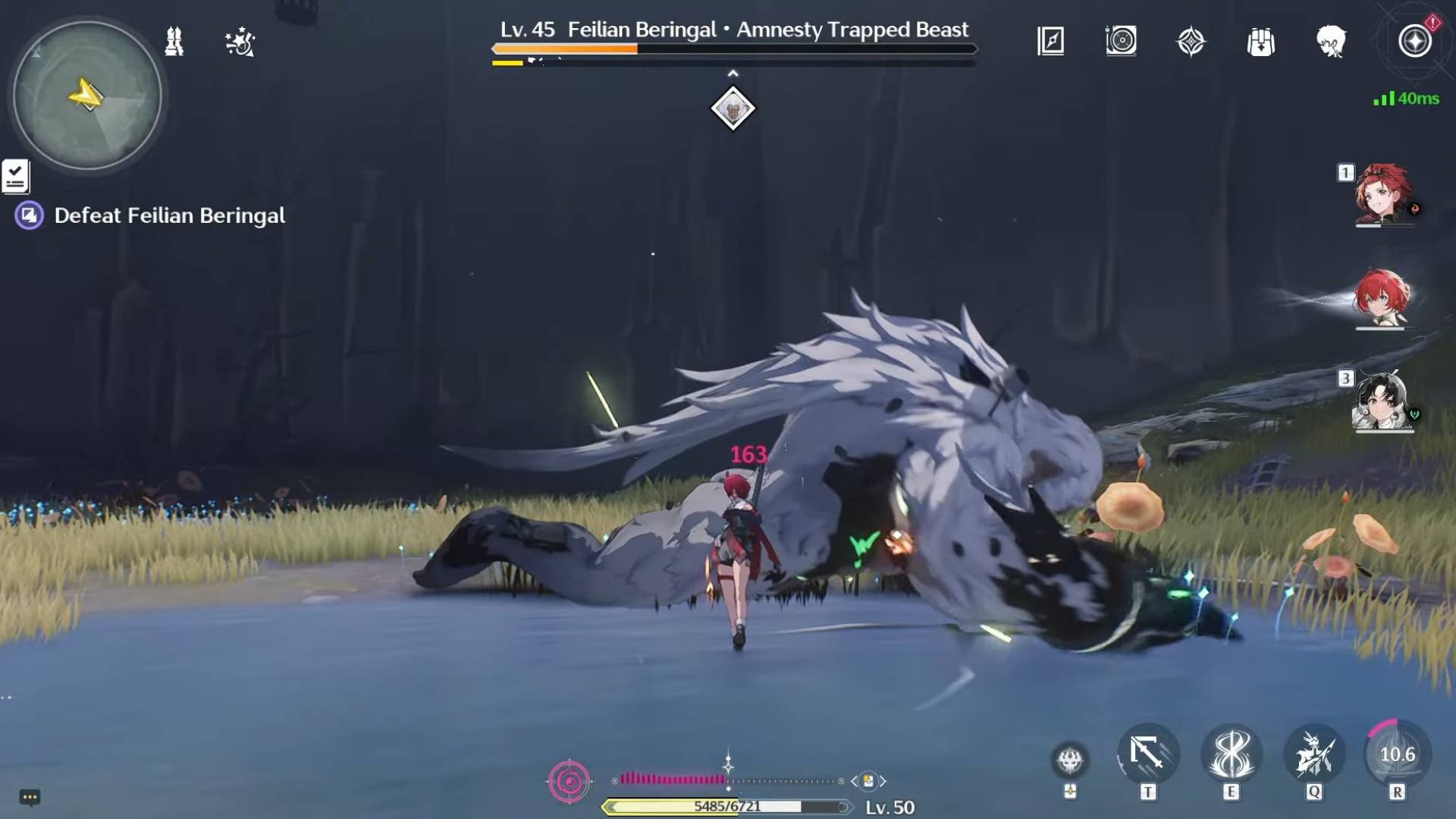The height and width of the screenshot is (819, 1456).
Task: Click the four-pointed diamond star icon
Action: (1191, 42)
